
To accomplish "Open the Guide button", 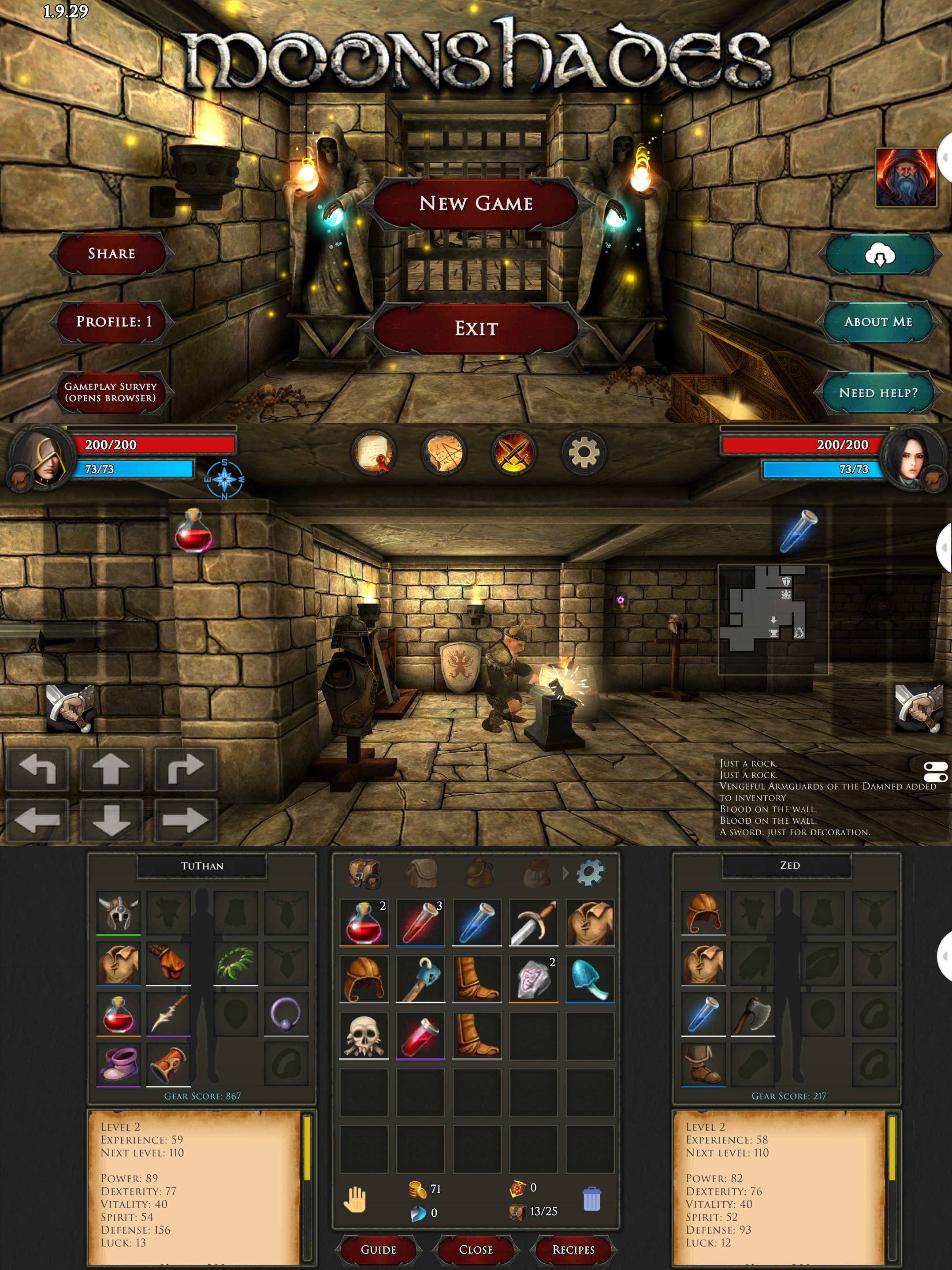I will [378, 1249].
